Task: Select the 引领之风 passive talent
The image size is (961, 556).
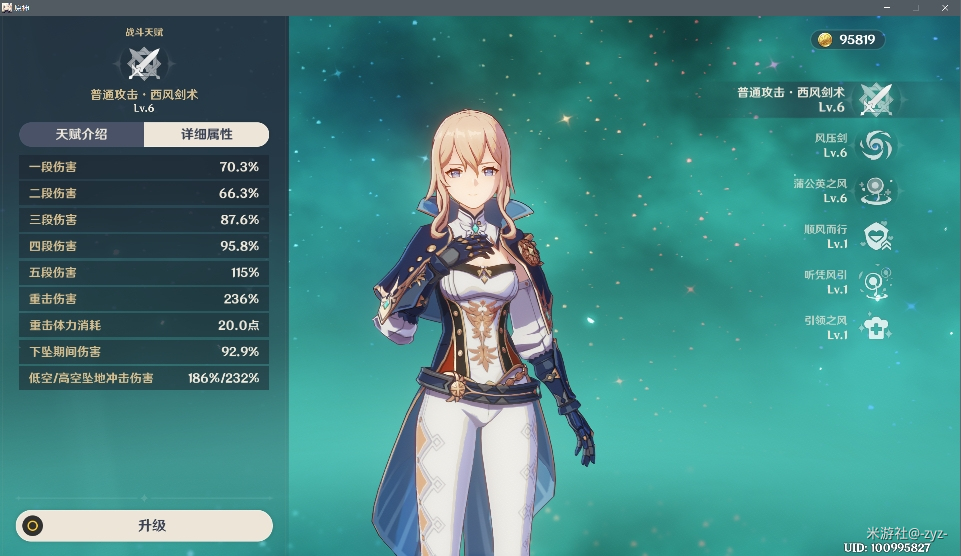Action: tap(877, 327)
